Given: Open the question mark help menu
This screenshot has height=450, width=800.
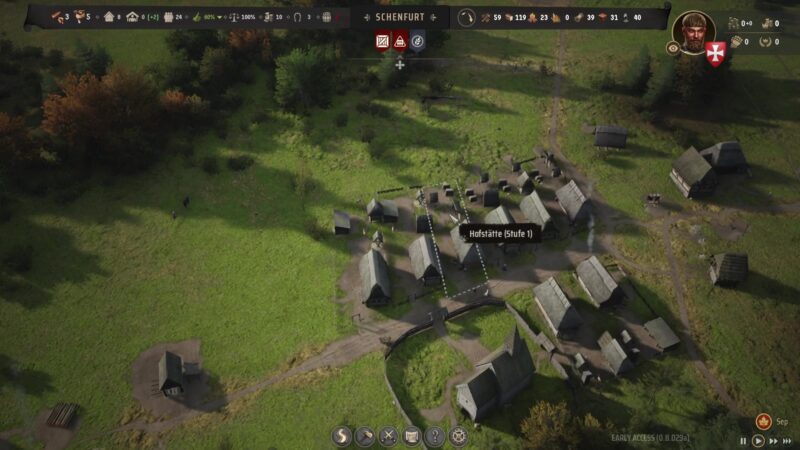Looking at the screenshot, I should [x=434, y=436].
